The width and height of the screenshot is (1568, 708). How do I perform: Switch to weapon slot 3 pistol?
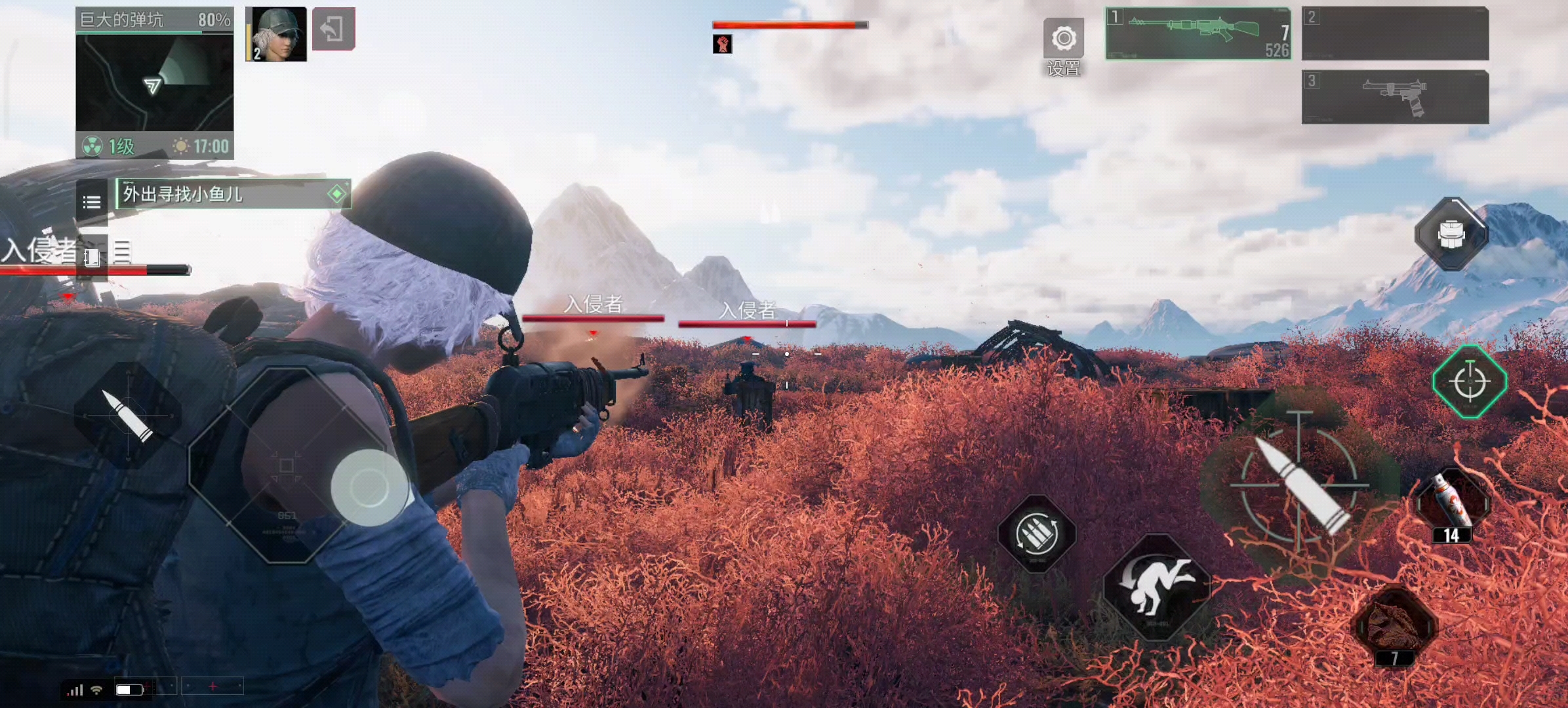coord(1395,97)
